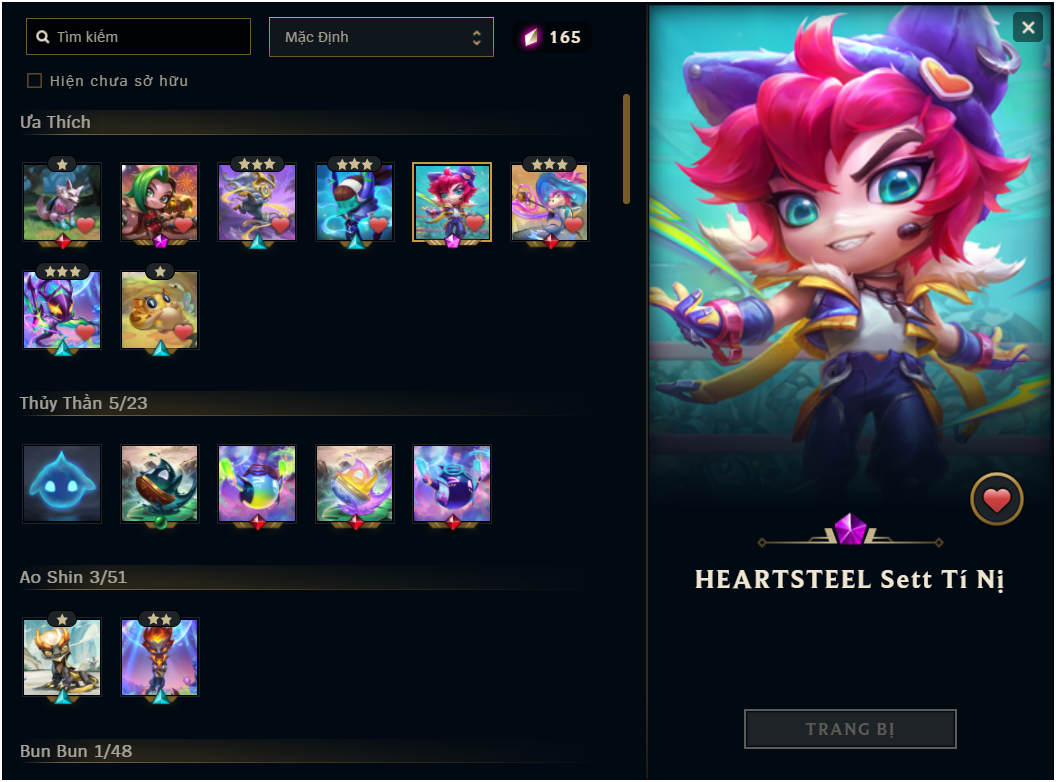The height and width of the screenshot is (782, 1056).
Task: Select the pink fox Little Legend thumbnail
Action: pos(62,202)
